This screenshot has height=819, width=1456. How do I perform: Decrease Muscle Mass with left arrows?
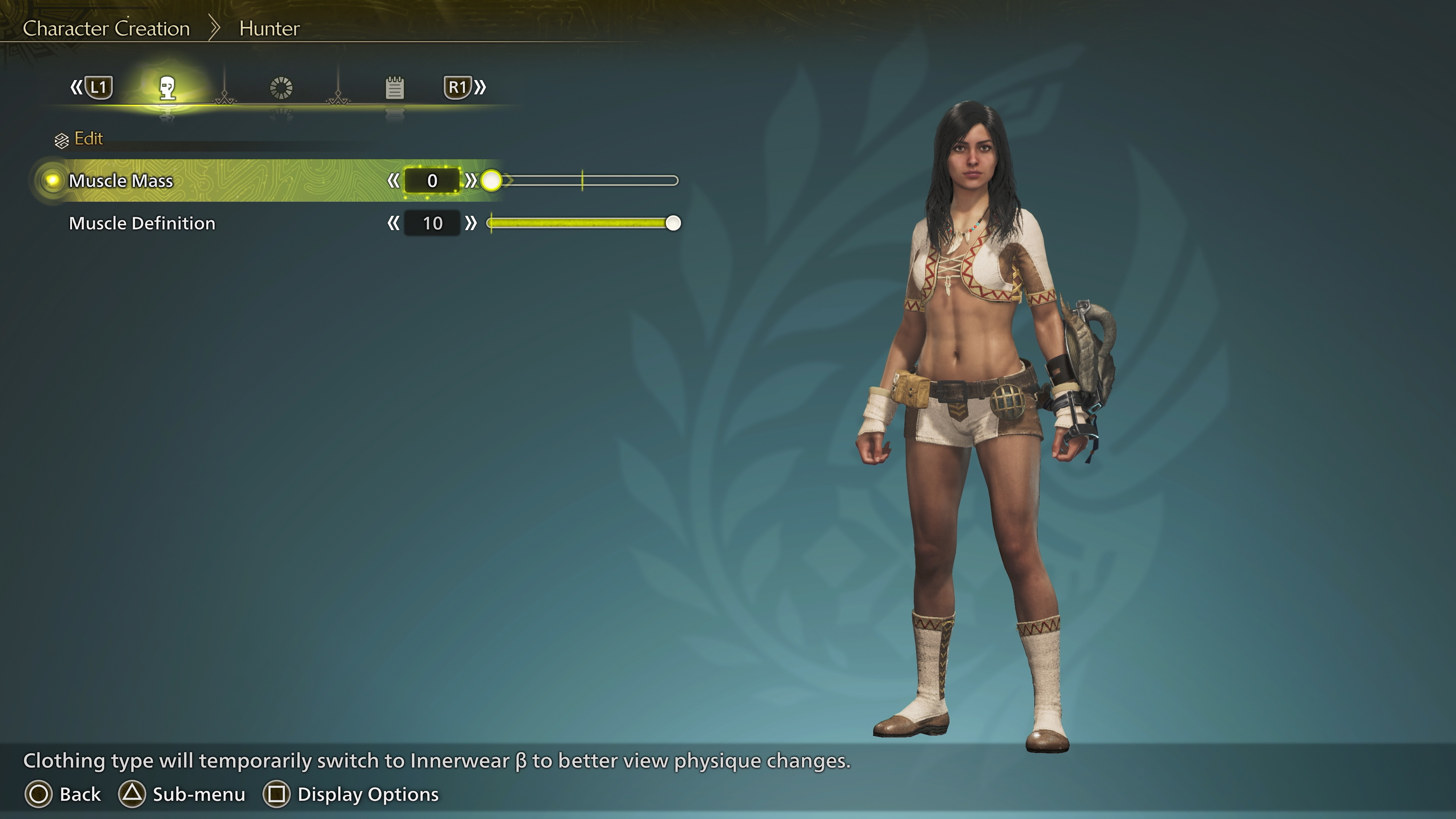[x=394, y=181]
